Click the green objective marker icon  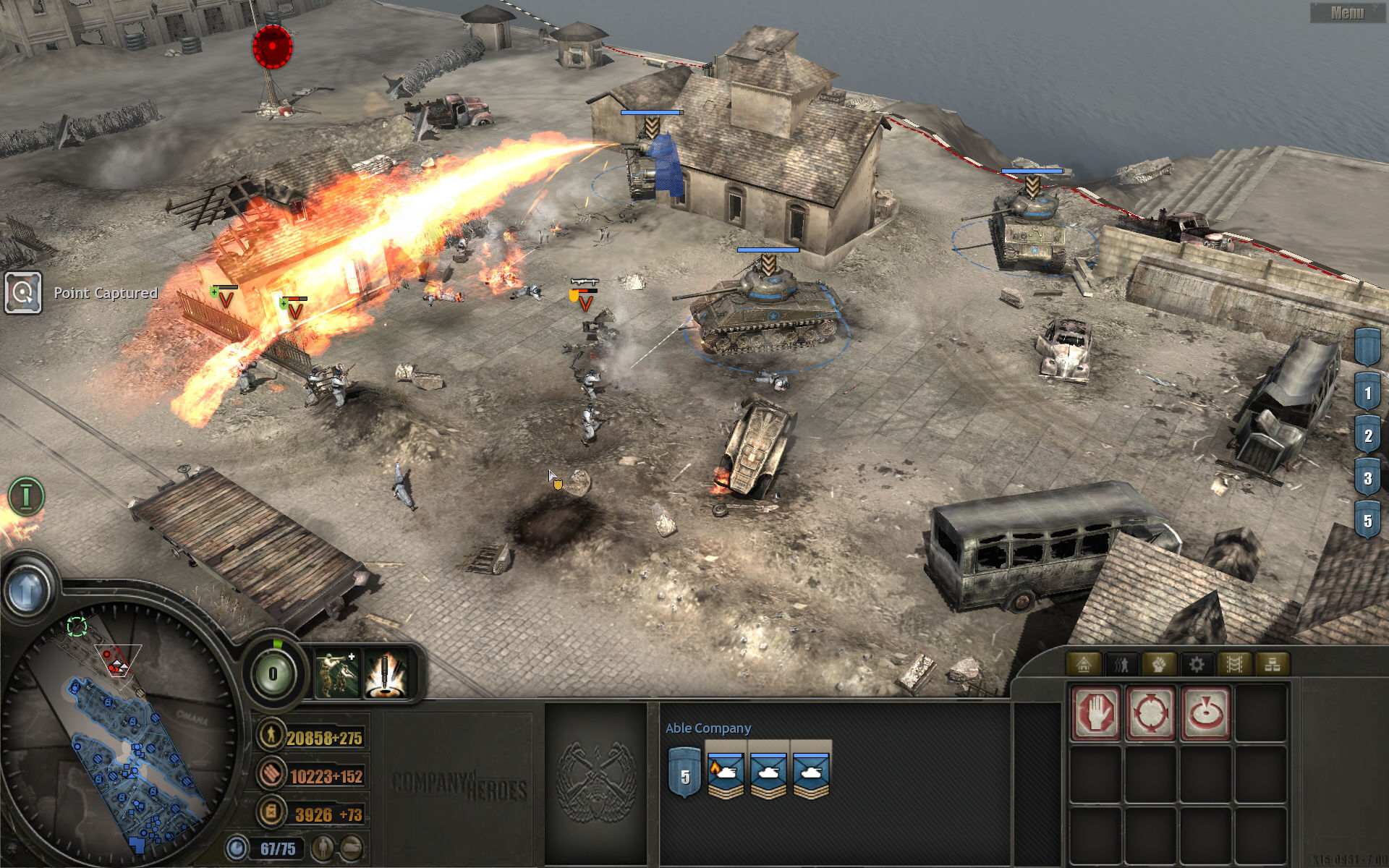coord(26,496)
